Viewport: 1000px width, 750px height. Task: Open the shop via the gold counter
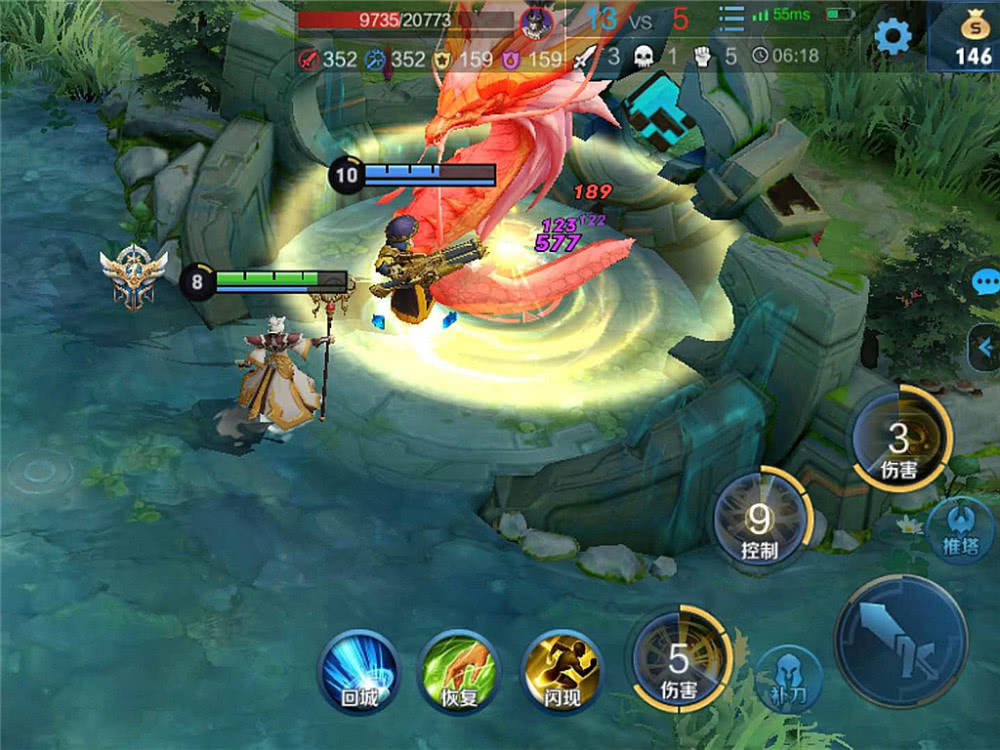click(x=966, y=38)
